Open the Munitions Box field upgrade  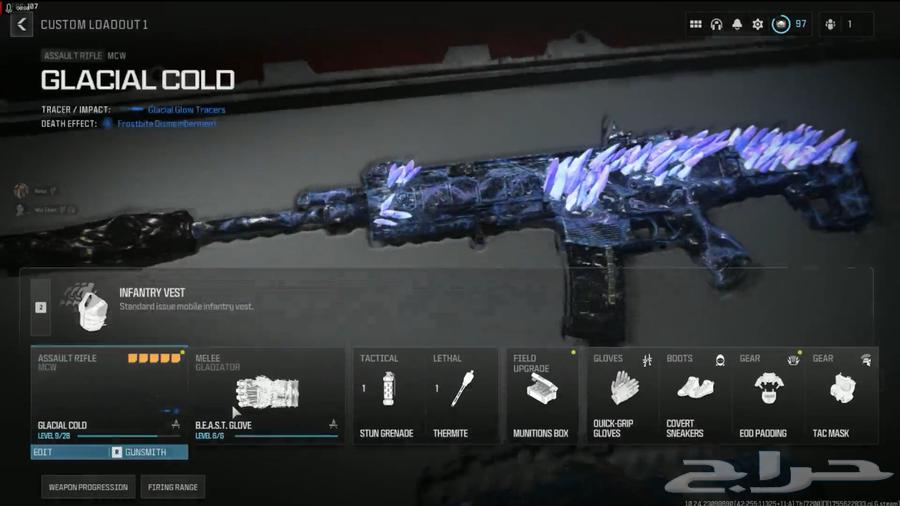[541, 394]
